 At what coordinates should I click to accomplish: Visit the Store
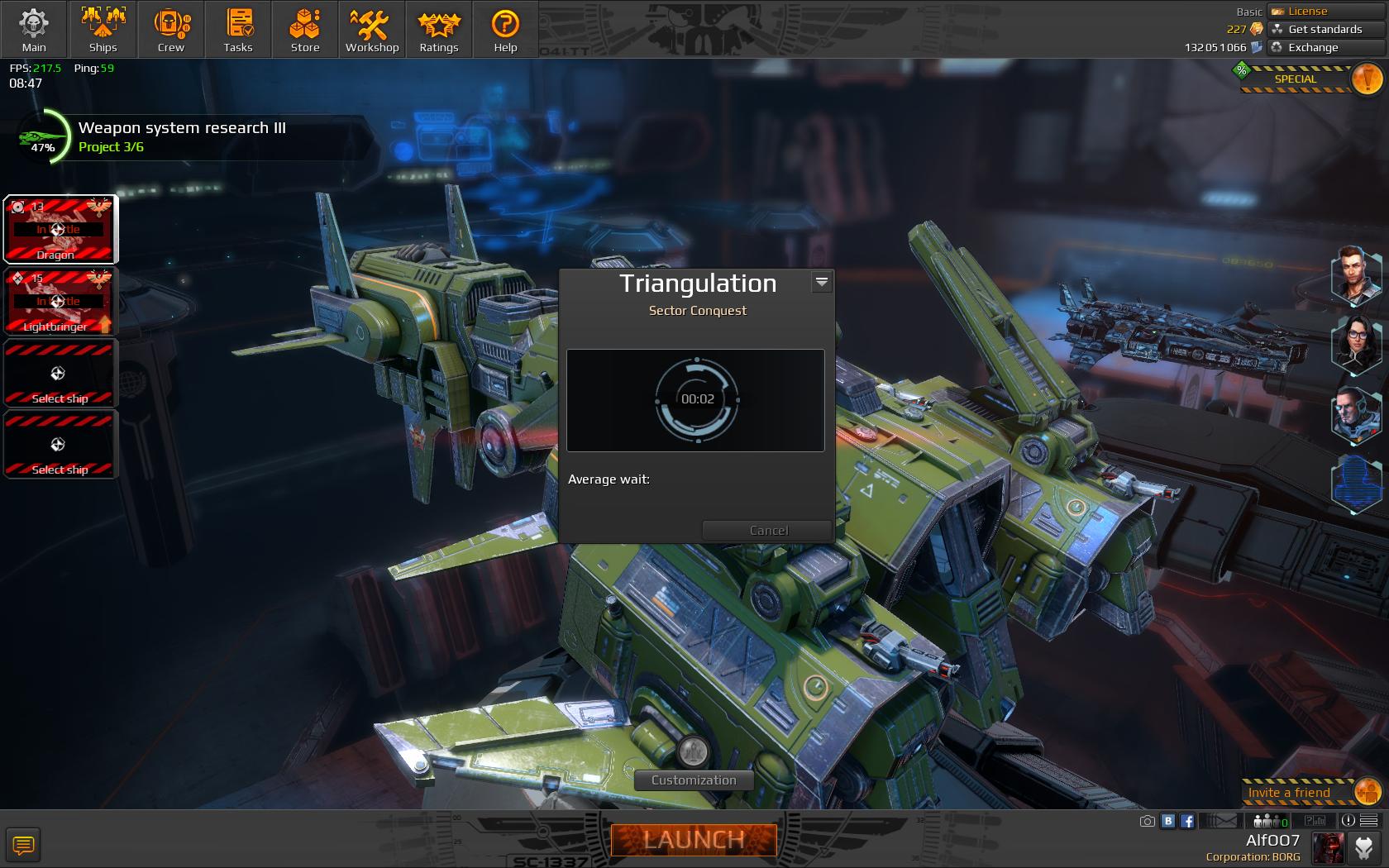click(305, 30)
